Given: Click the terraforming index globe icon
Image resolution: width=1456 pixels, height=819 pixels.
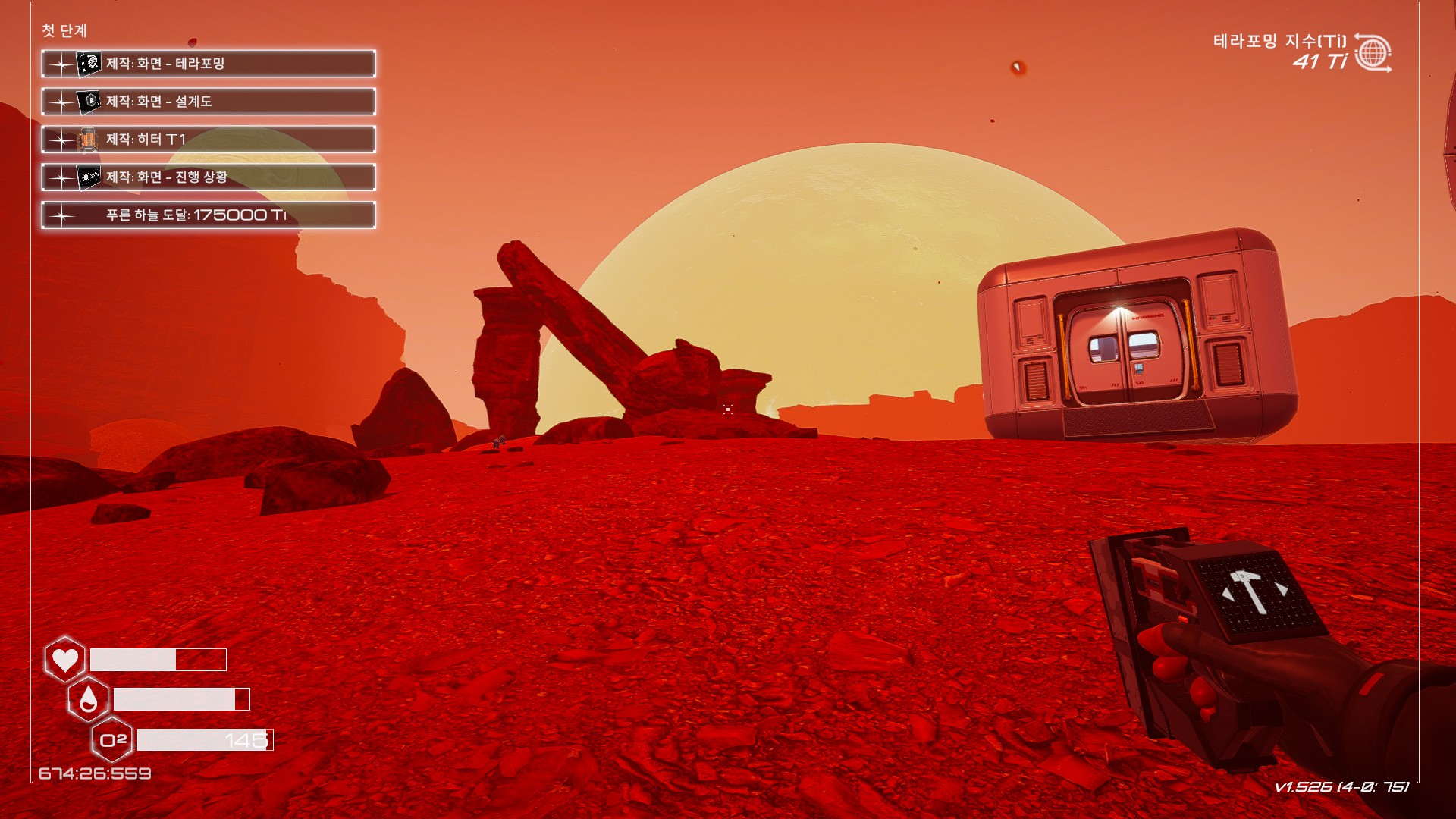Looking at the screenshot, I should pos(1373,53).
